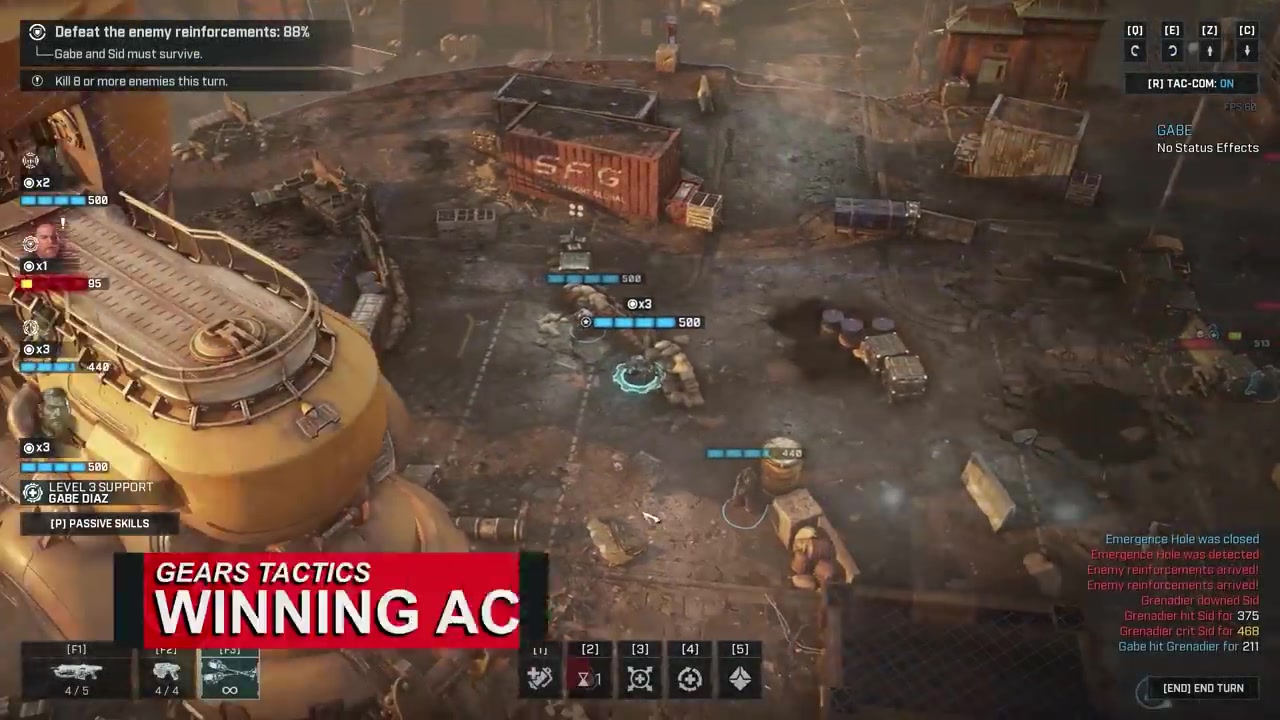Image resolution: width=1280 pixels, height=720 pixels.
Task: Click the Defeat enemy reinforcements objective
Action: tap(182, 32)
